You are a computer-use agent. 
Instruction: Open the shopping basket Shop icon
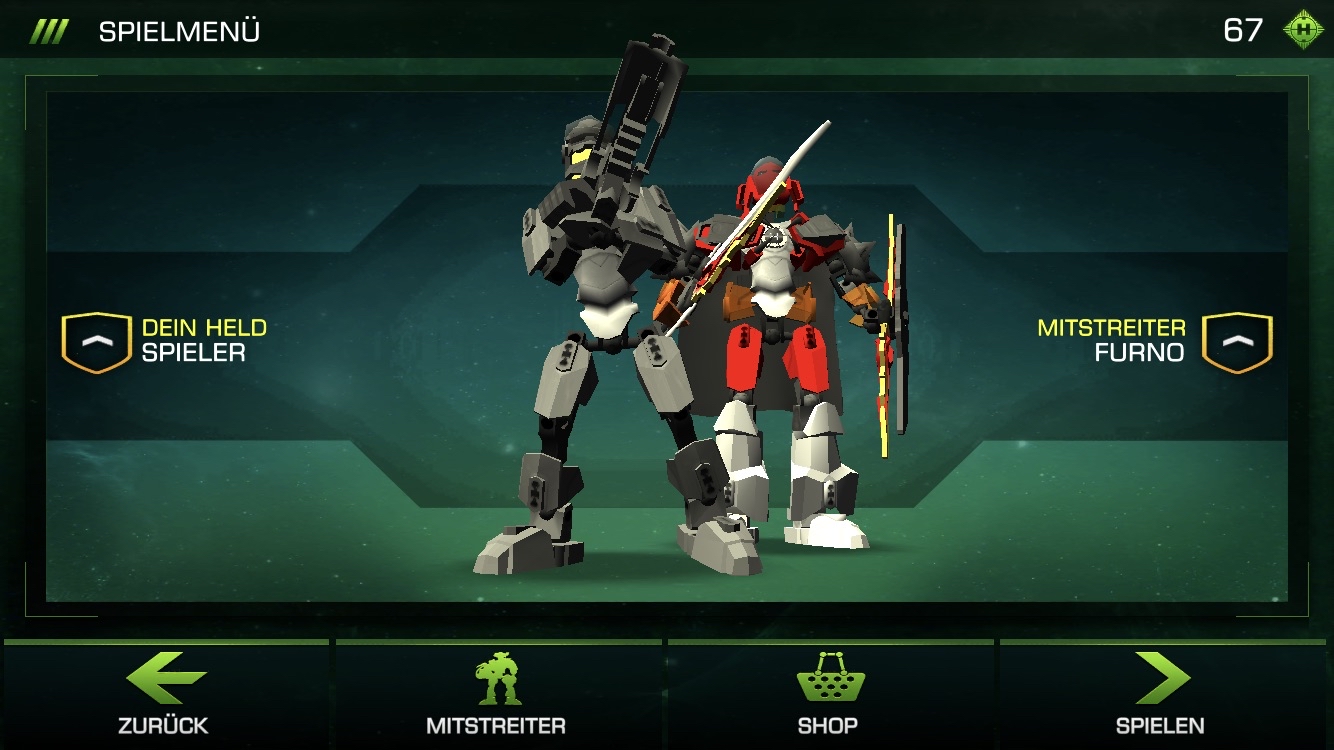point(830,676)
